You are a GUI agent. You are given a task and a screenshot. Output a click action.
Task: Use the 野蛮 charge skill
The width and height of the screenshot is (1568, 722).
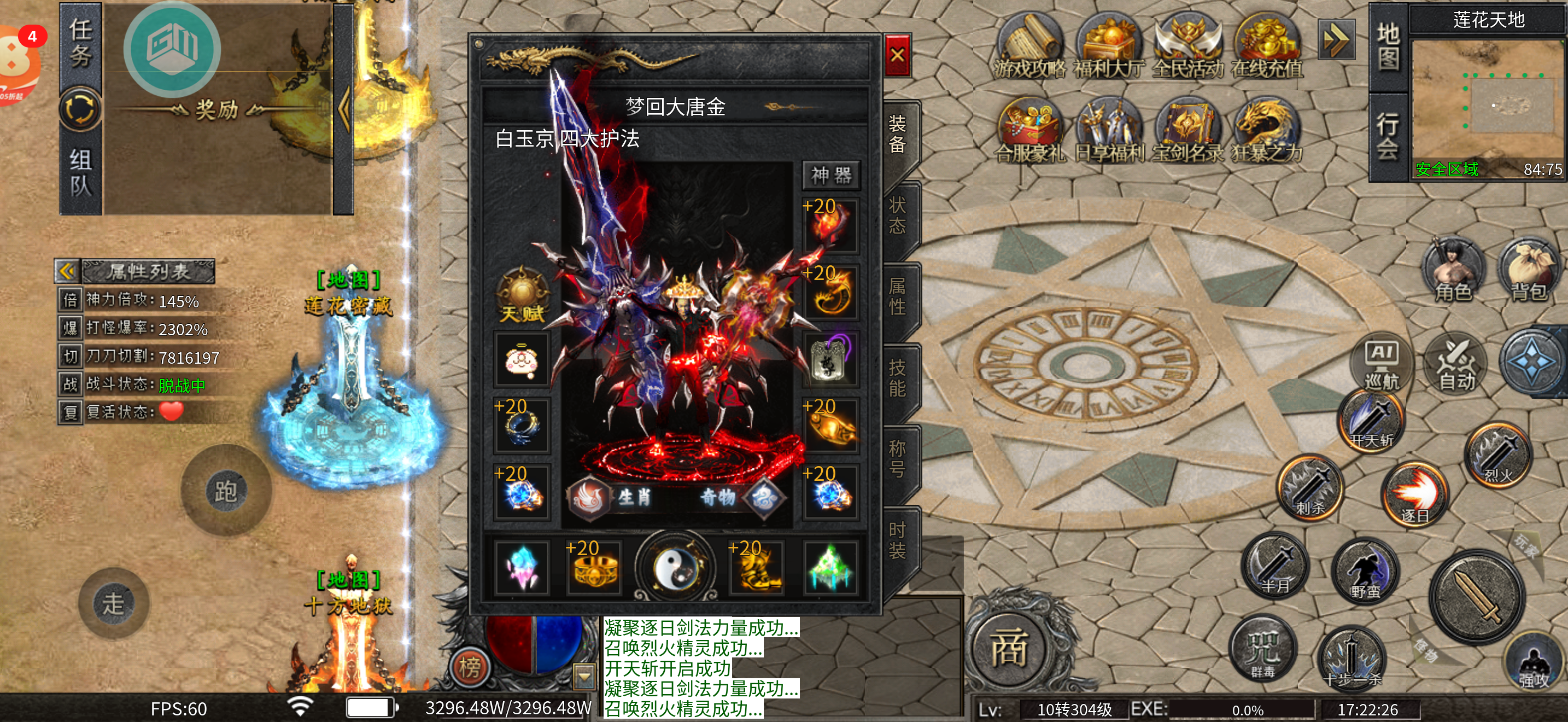pos(1365,571)
